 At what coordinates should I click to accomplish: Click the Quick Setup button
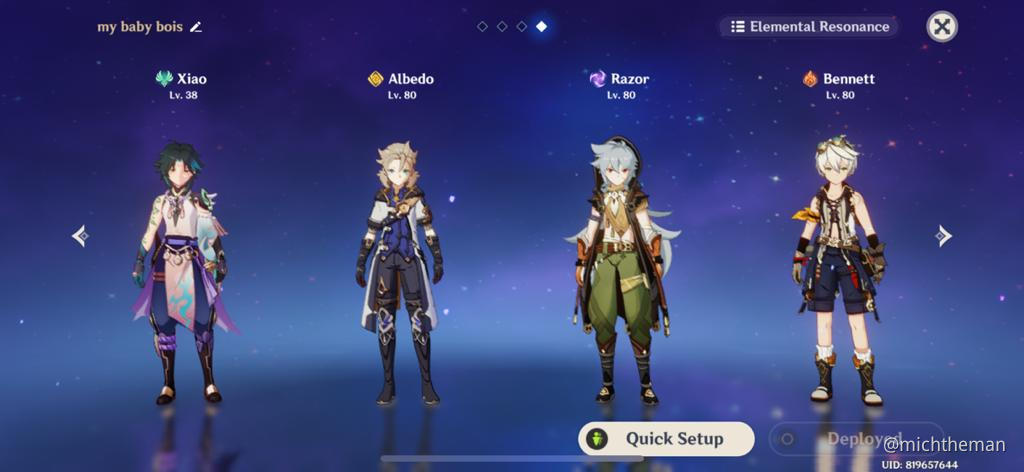coord(666,439)
